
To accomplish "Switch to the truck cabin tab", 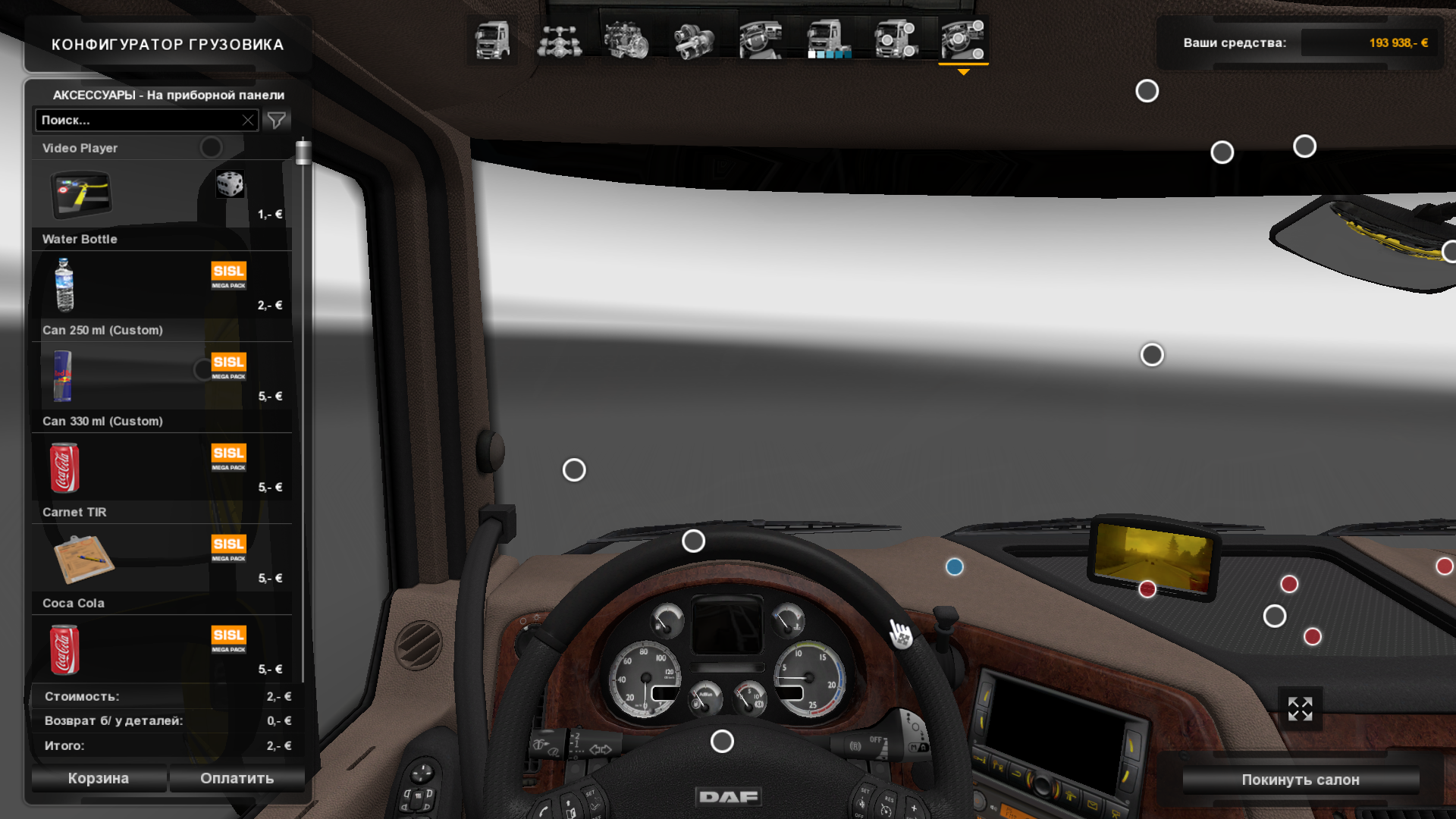I will tap(491, 42).
